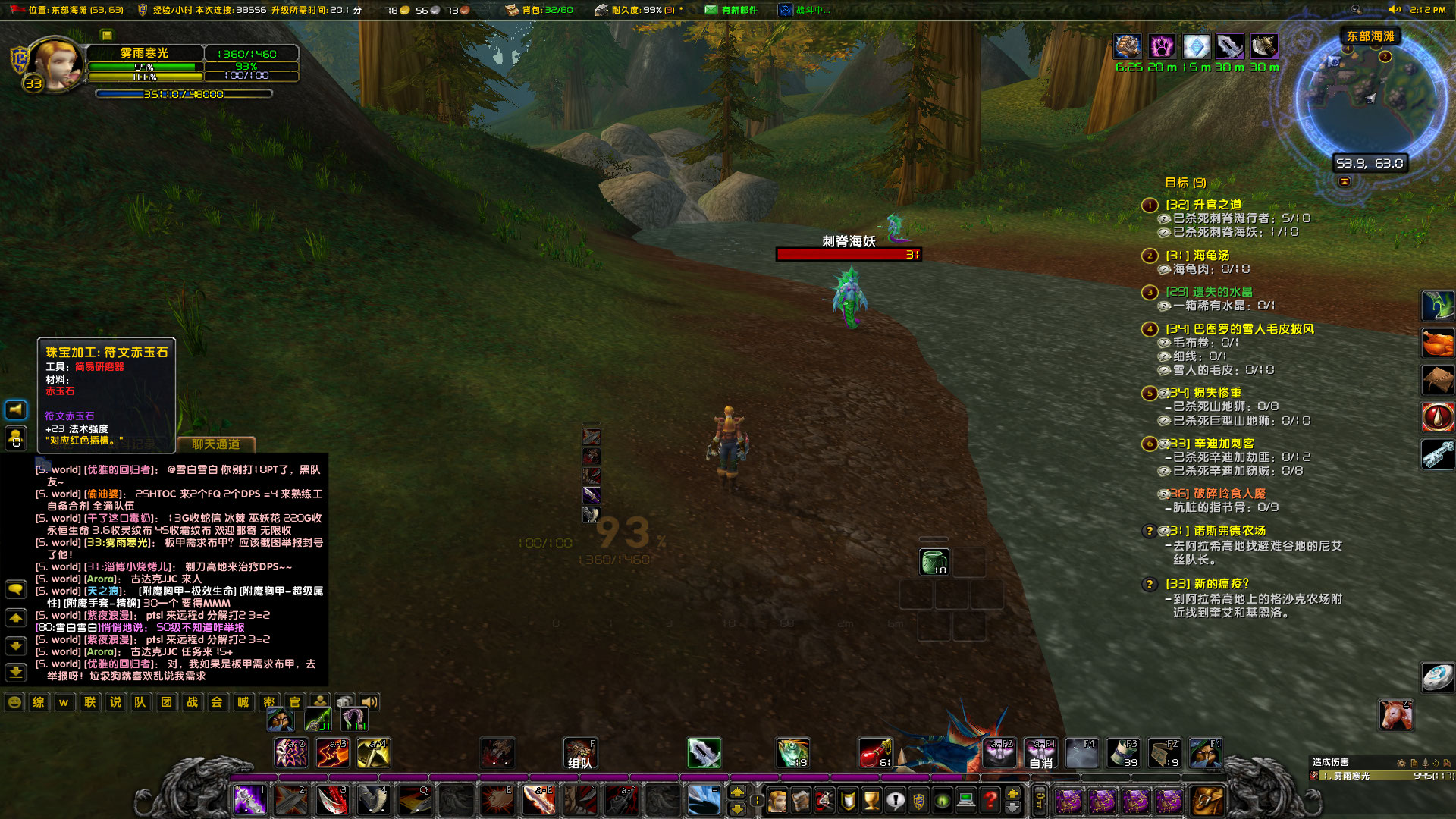Click the red question mark help icon

point(991,802)
